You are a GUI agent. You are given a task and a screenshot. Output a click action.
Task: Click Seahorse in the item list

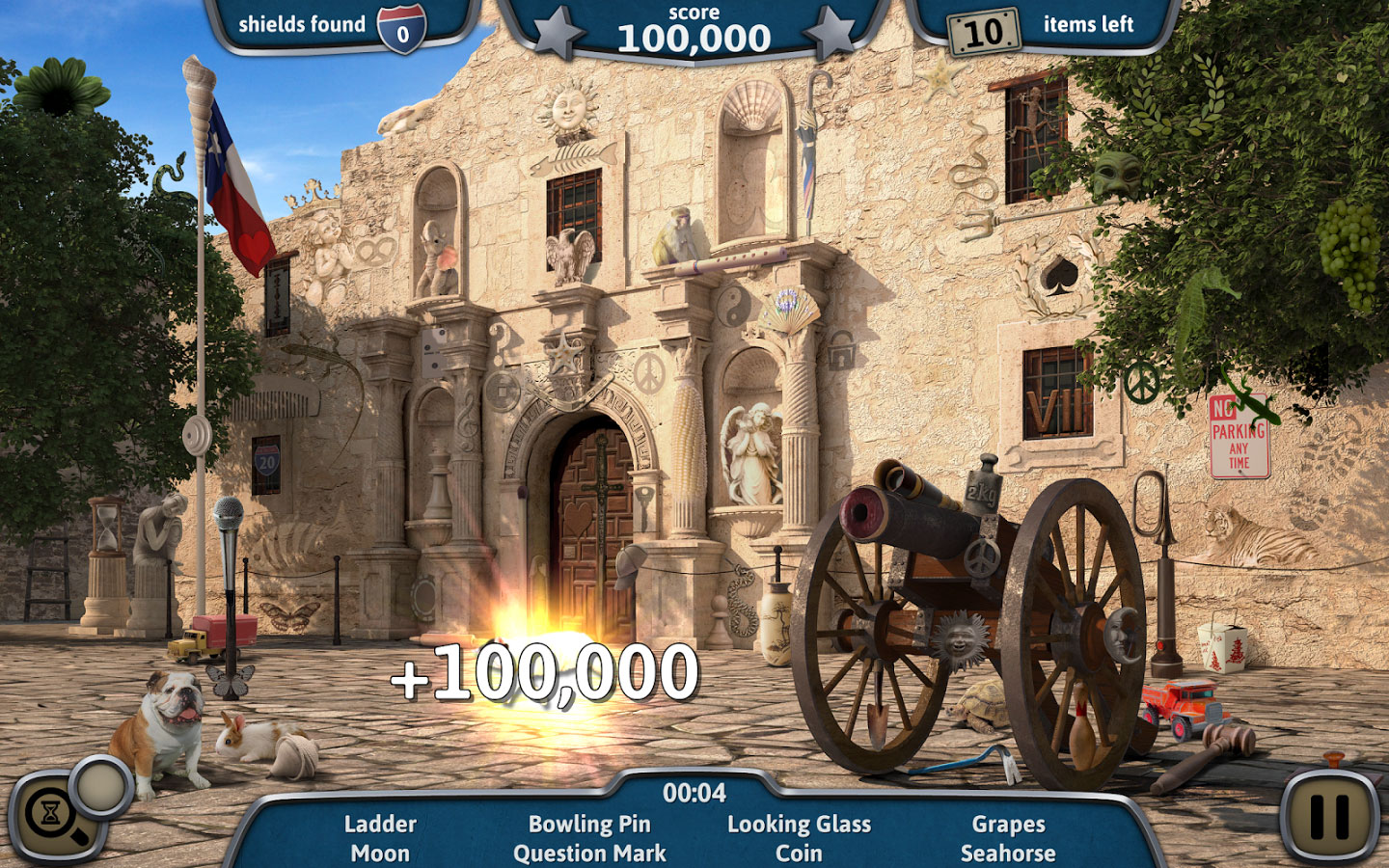click(x=1008, y=854)
